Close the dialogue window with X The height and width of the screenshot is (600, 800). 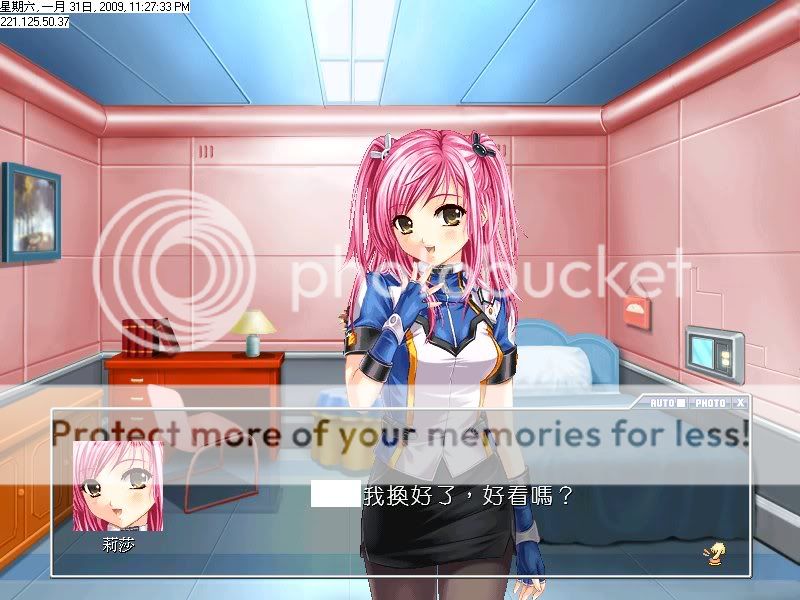tap(739, 403)
